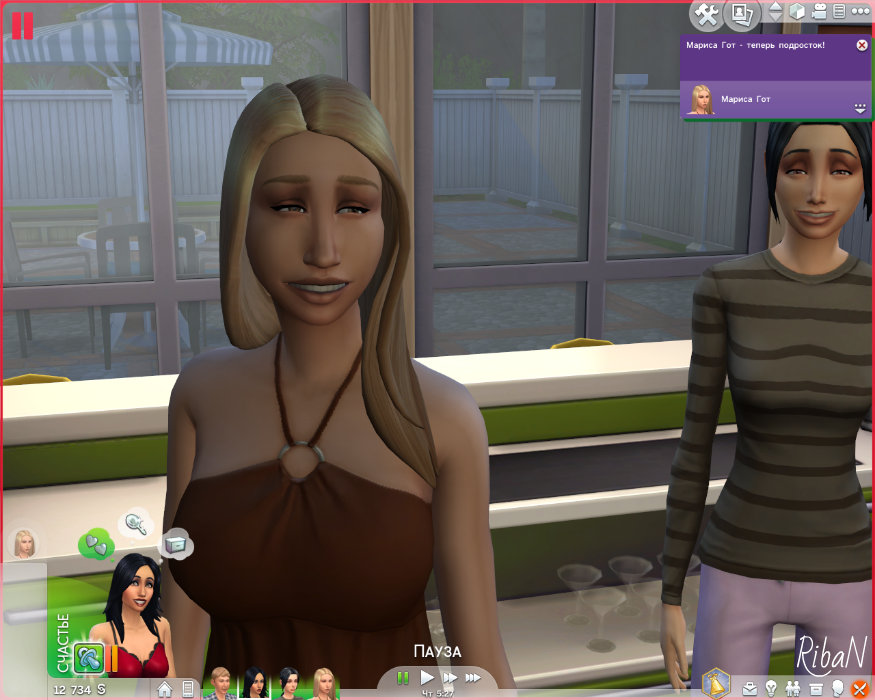
Task: Open camera controls with the video camera icon
Action: (819, 12)
